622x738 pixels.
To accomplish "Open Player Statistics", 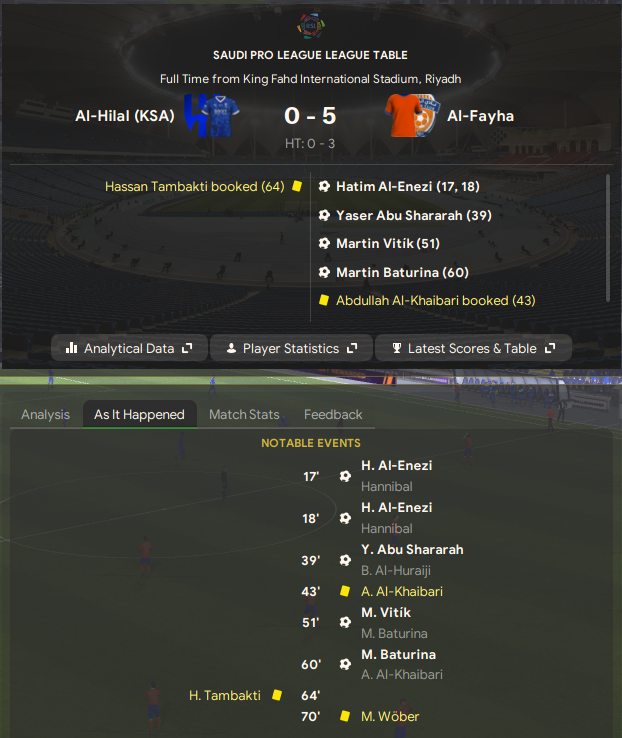I will point(290,348).
